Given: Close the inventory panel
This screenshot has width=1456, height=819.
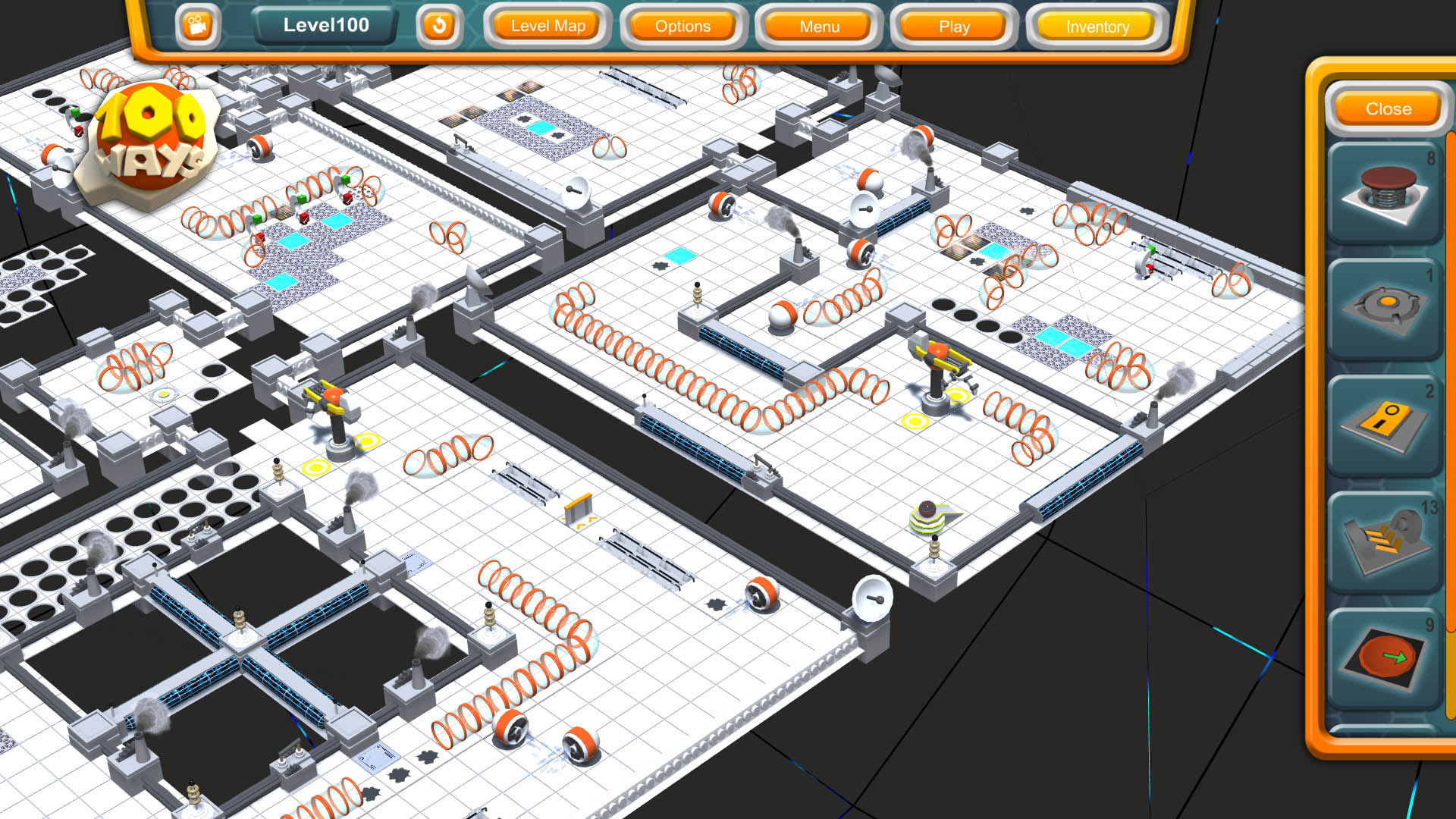Looking at the screenshot, I should (x=1387, y=108).
